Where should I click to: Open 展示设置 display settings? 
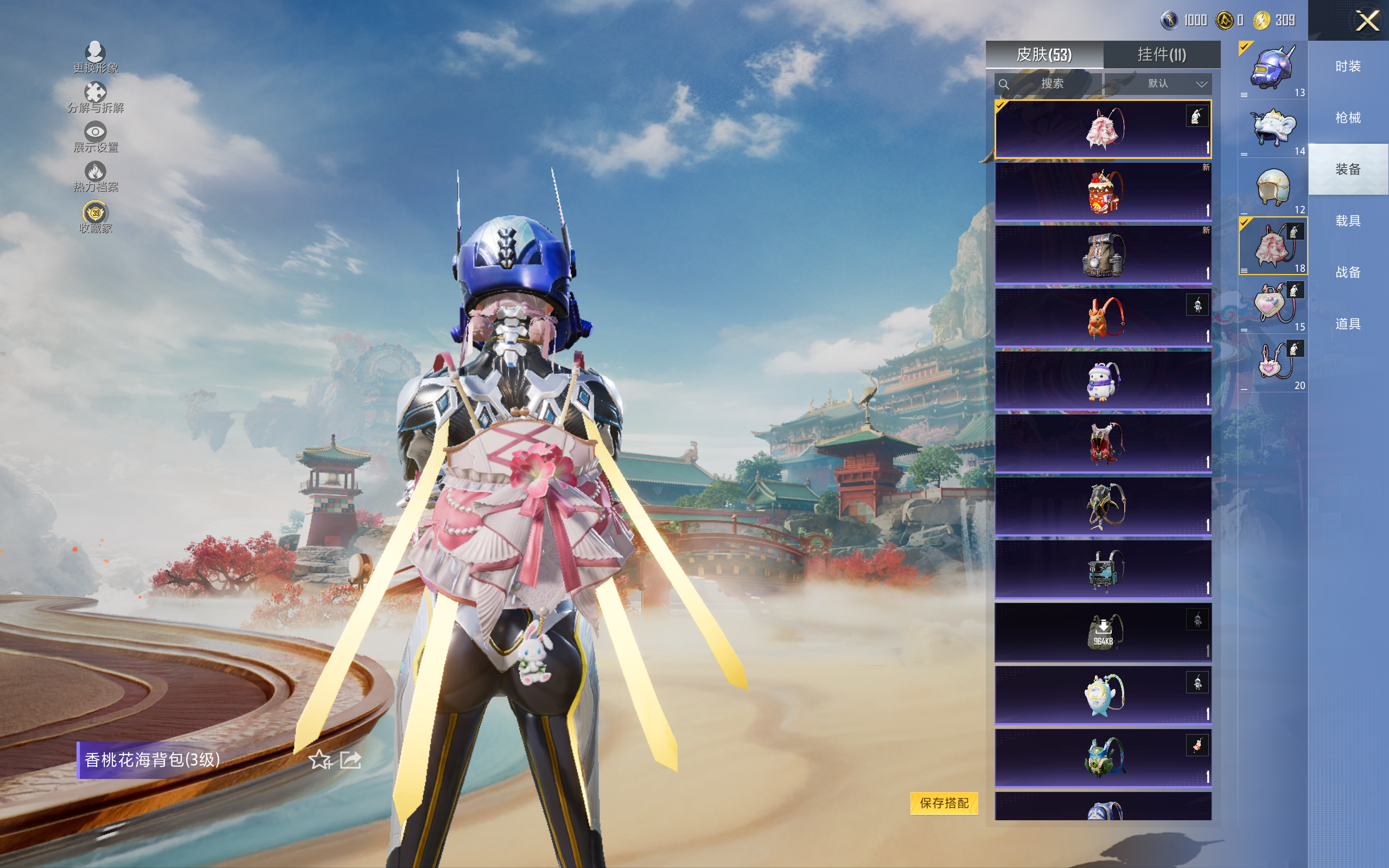pos(95,137)
